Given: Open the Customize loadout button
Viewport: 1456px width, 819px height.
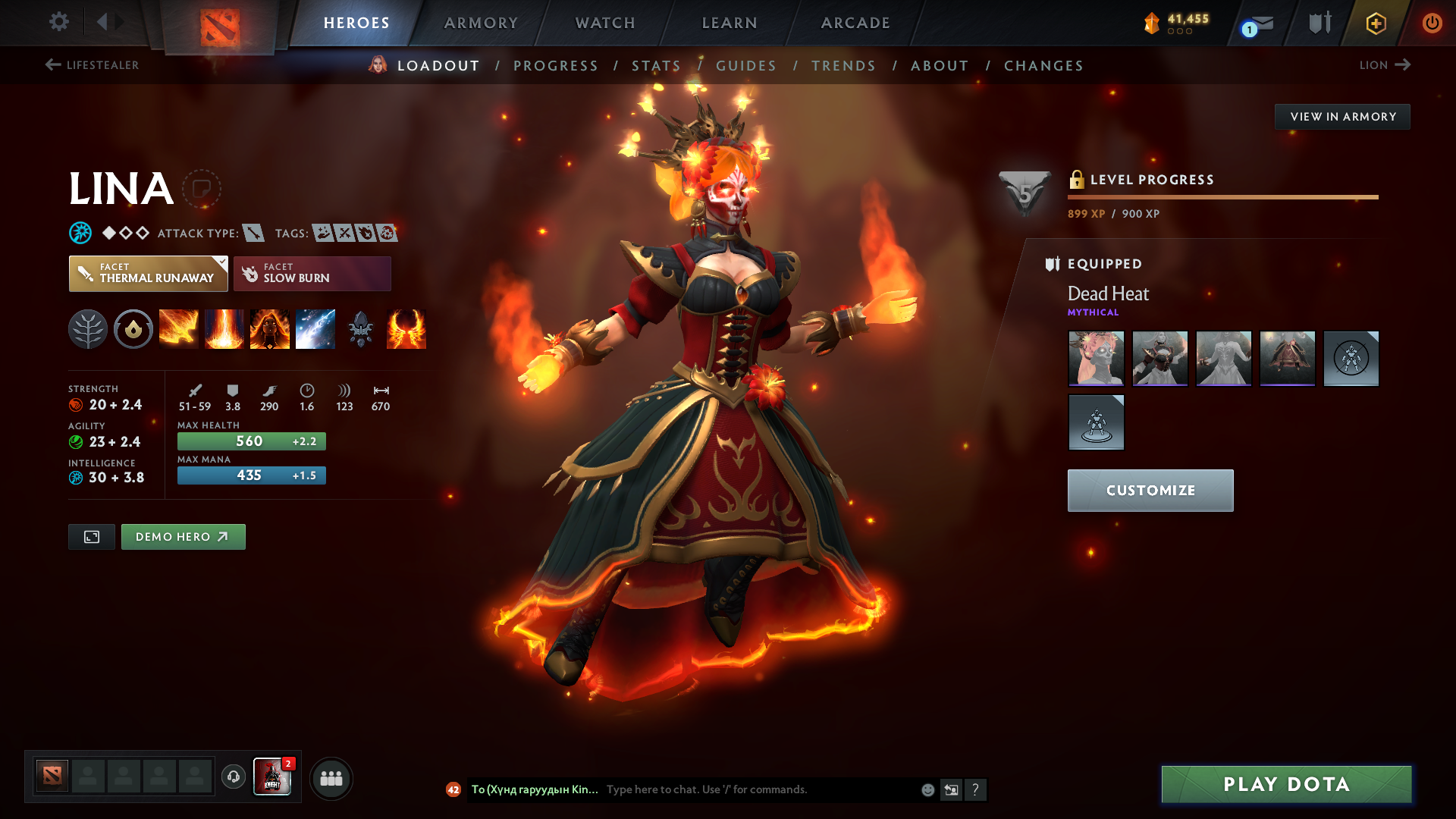Looking at the screenshot, I should click(1150, 491).
